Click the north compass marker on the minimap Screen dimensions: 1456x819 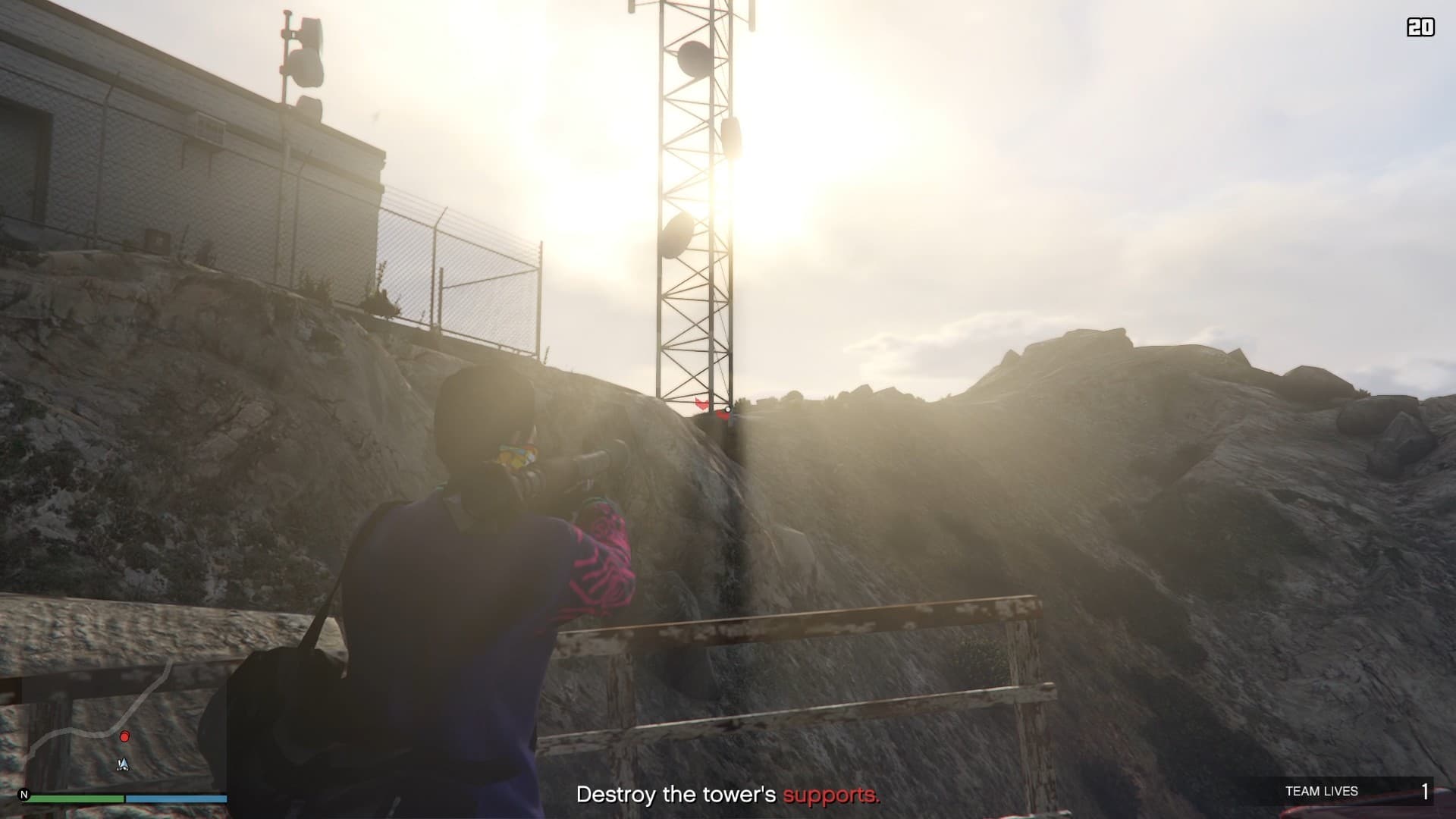[24, 795]
